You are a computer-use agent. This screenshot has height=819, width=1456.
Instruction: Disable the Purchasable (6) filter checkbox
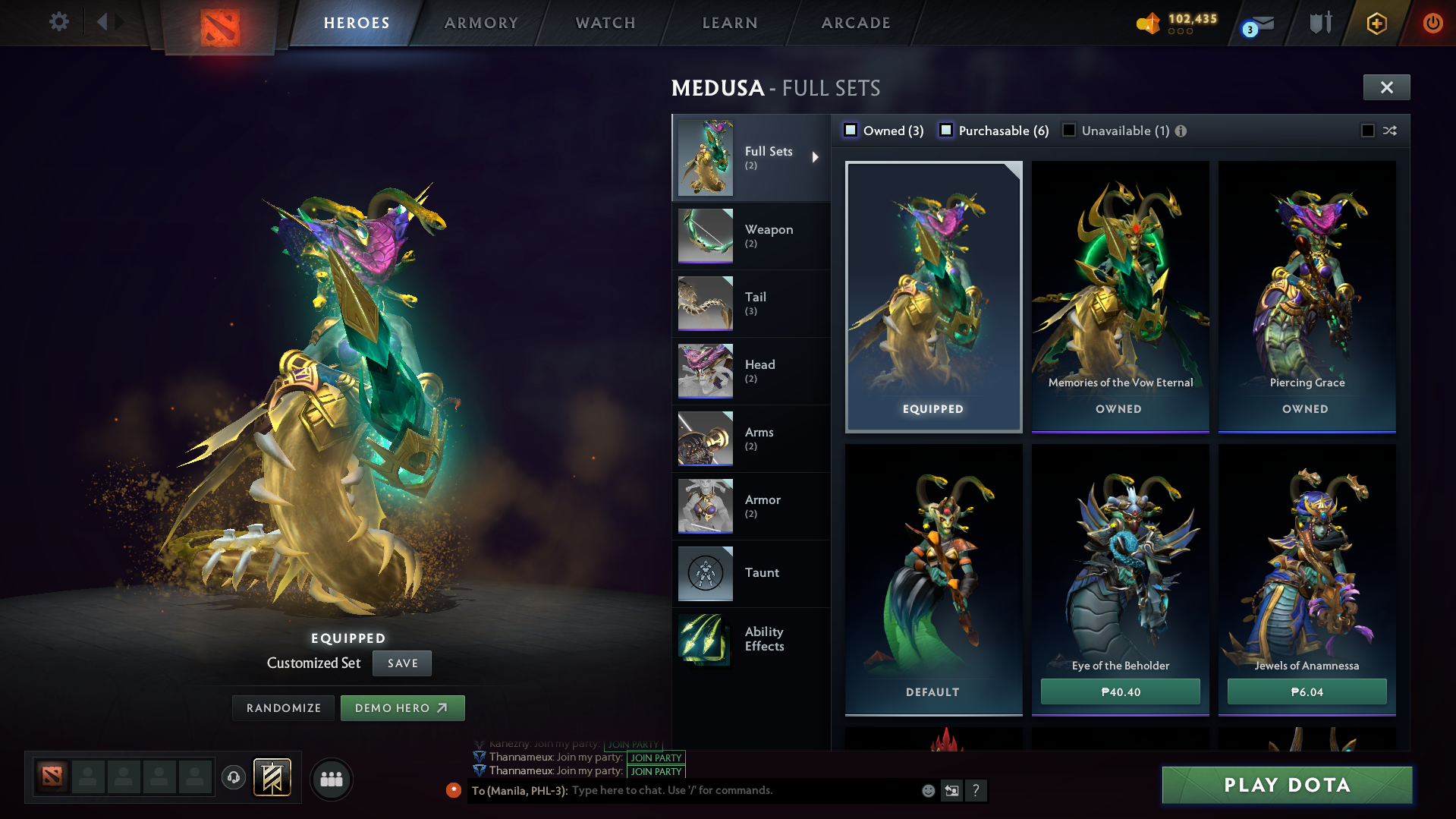(946, 131)
